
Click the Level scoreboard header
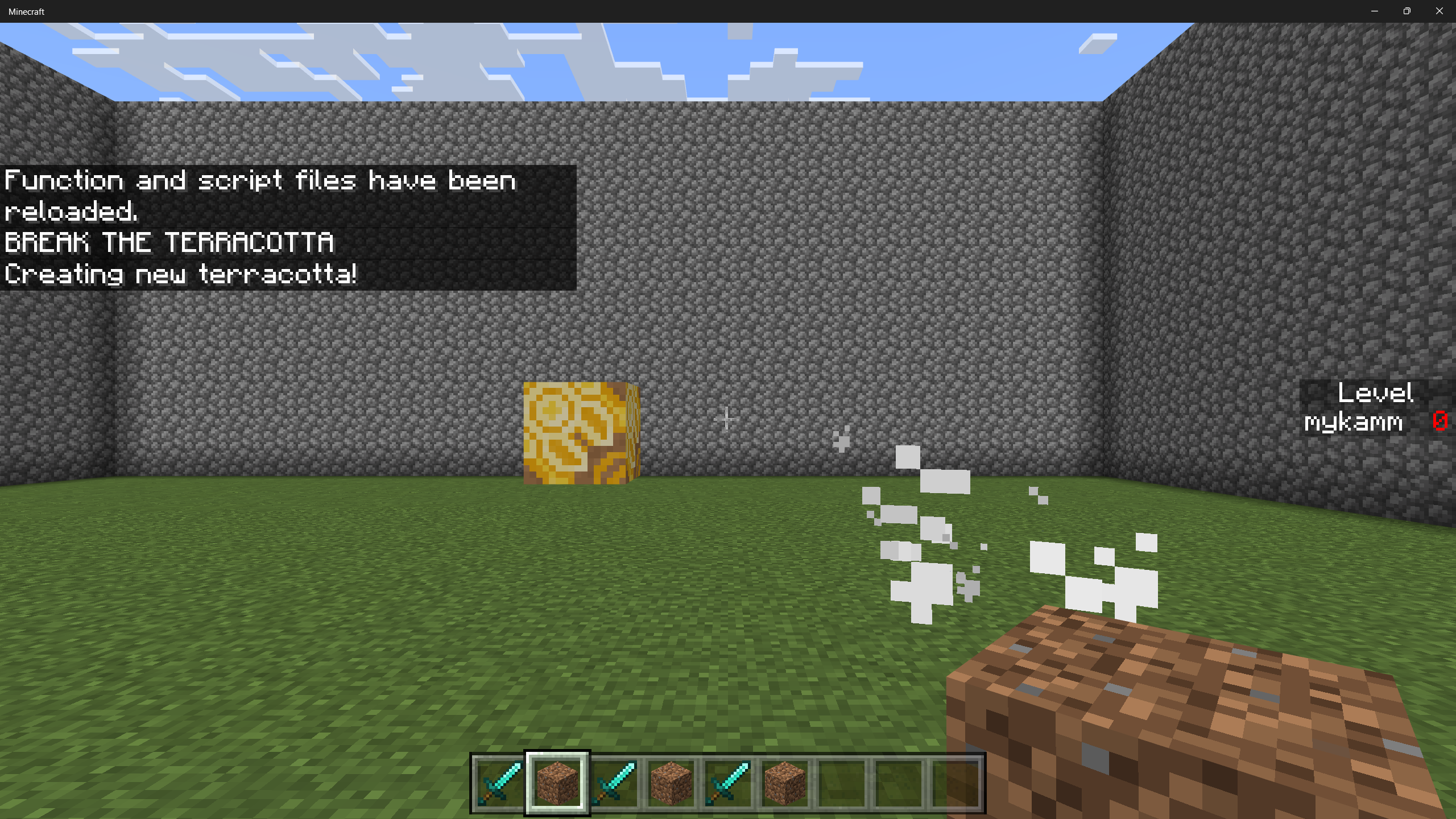1376,392
